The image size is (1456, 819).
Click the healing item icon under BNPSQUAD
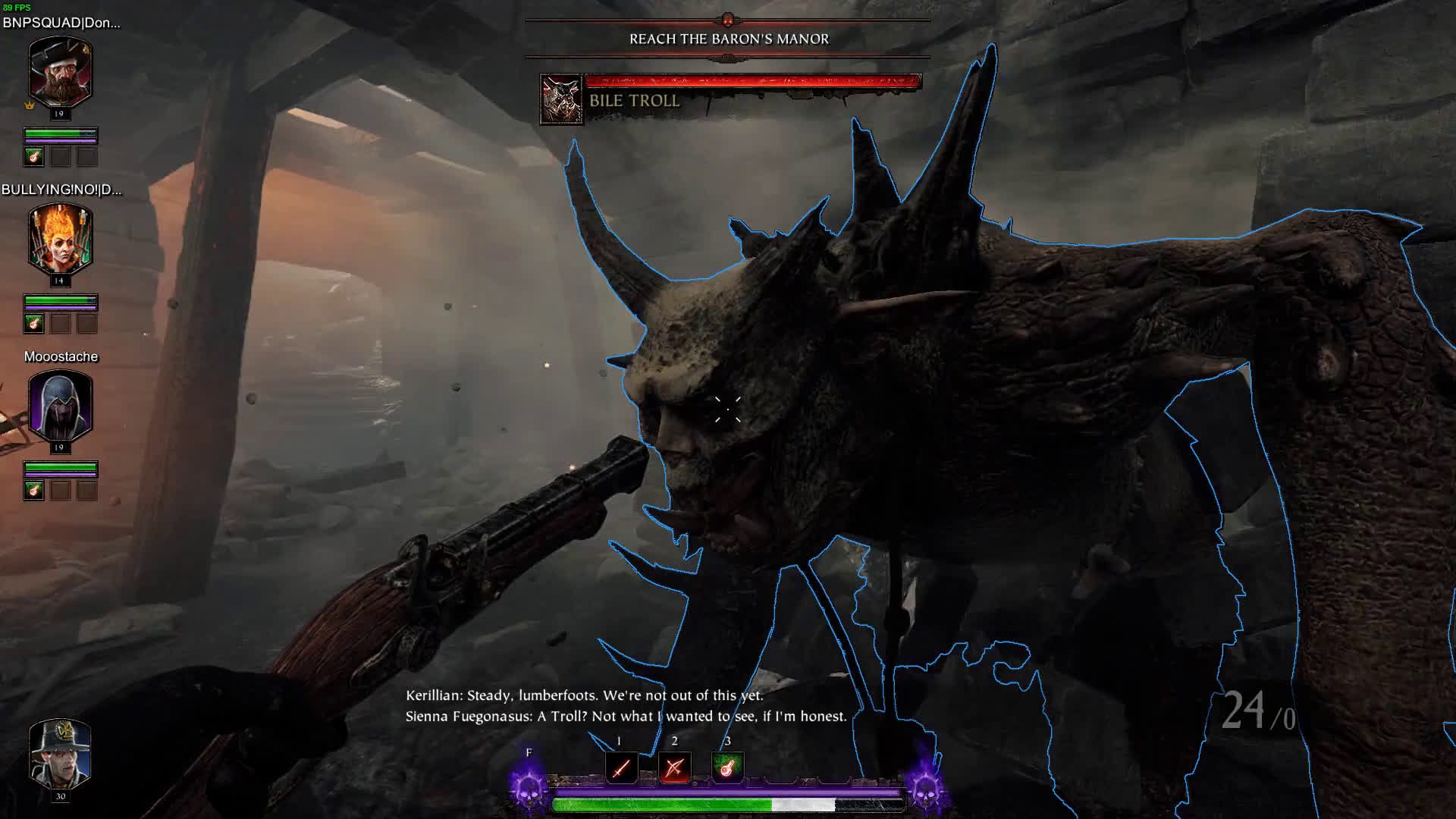pyautogui.click(x=33, y=157)
